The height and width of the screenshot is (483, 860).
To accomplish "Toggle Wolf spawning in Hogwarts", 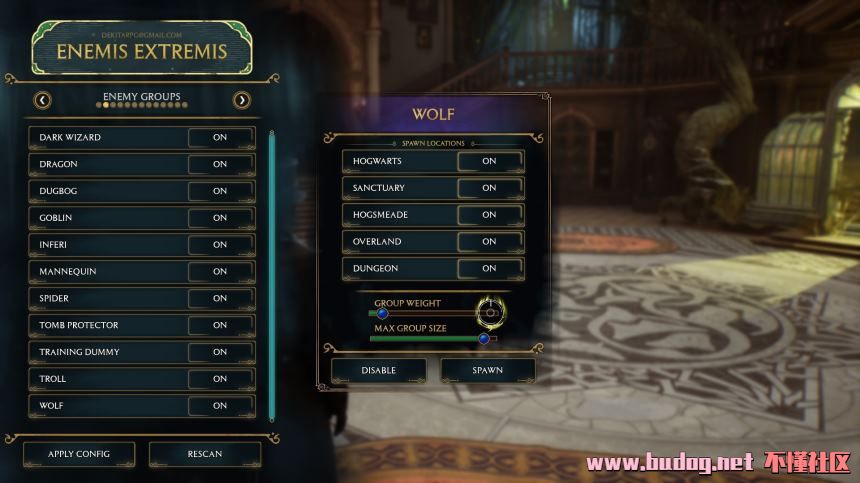I will tap(489, 161).
